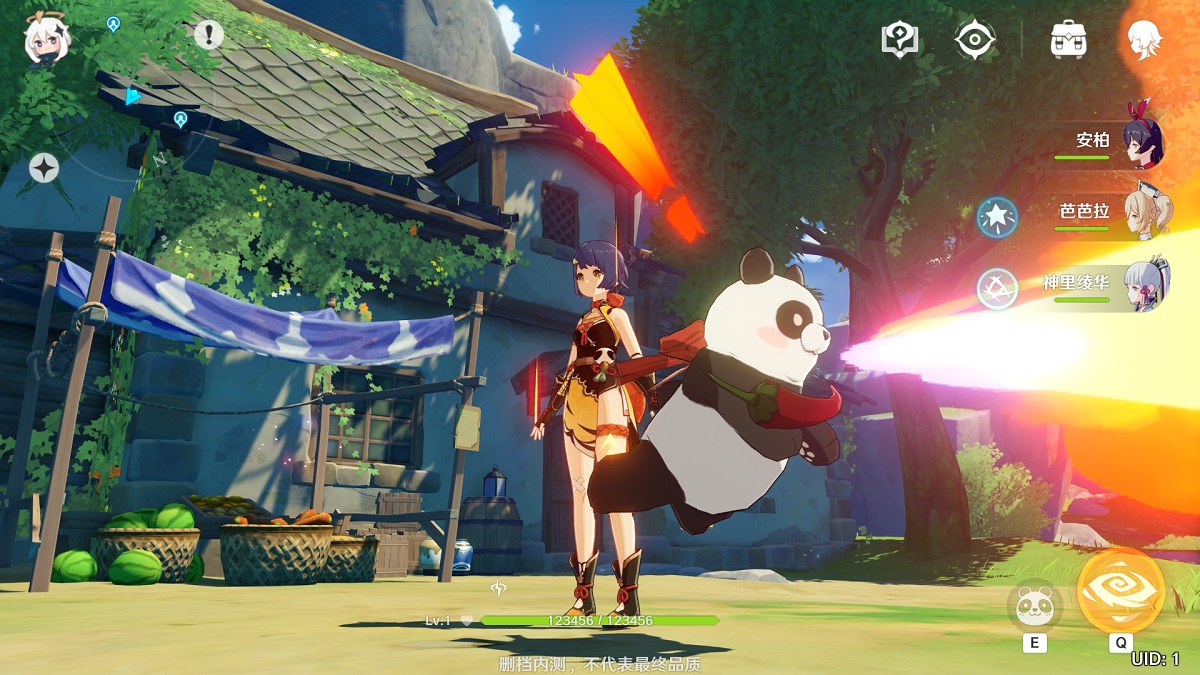Click the four-point star icon beside the minimap
The image size is (1200, 675).
tap(44, 168)
